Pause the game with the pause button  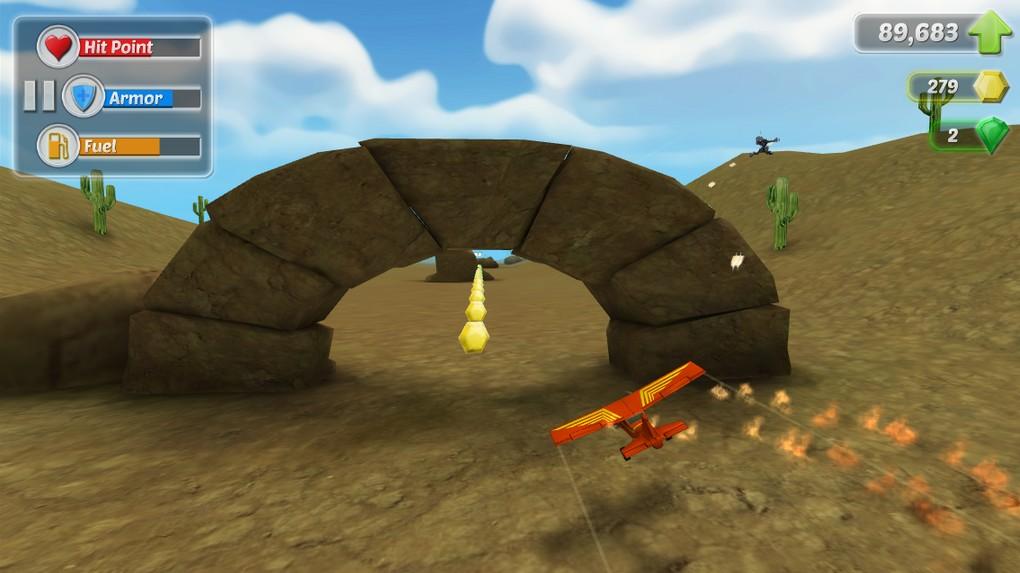click(x=39, y=96)
